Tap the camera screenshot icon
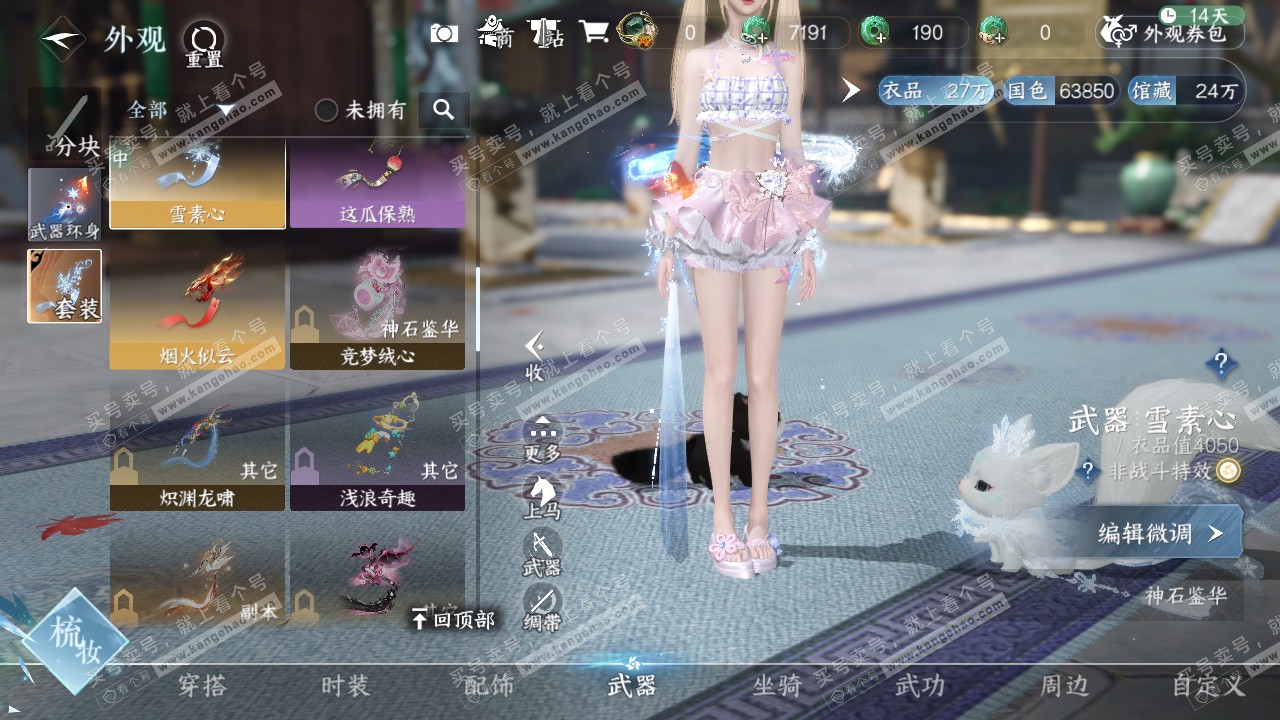Image resolution: width=1280 pixels, height=720 pixels. 444,33
